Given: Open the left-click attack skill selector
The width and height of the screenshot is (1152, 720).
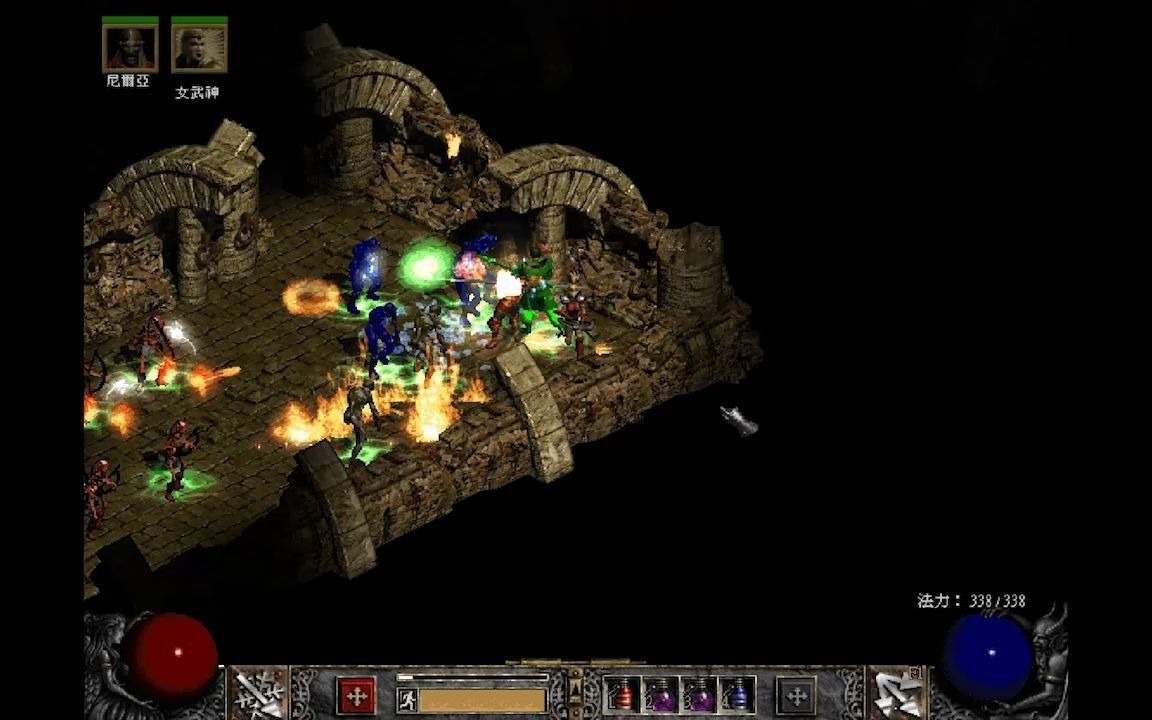Looking at the screenshot, I should tap(259, 693).
